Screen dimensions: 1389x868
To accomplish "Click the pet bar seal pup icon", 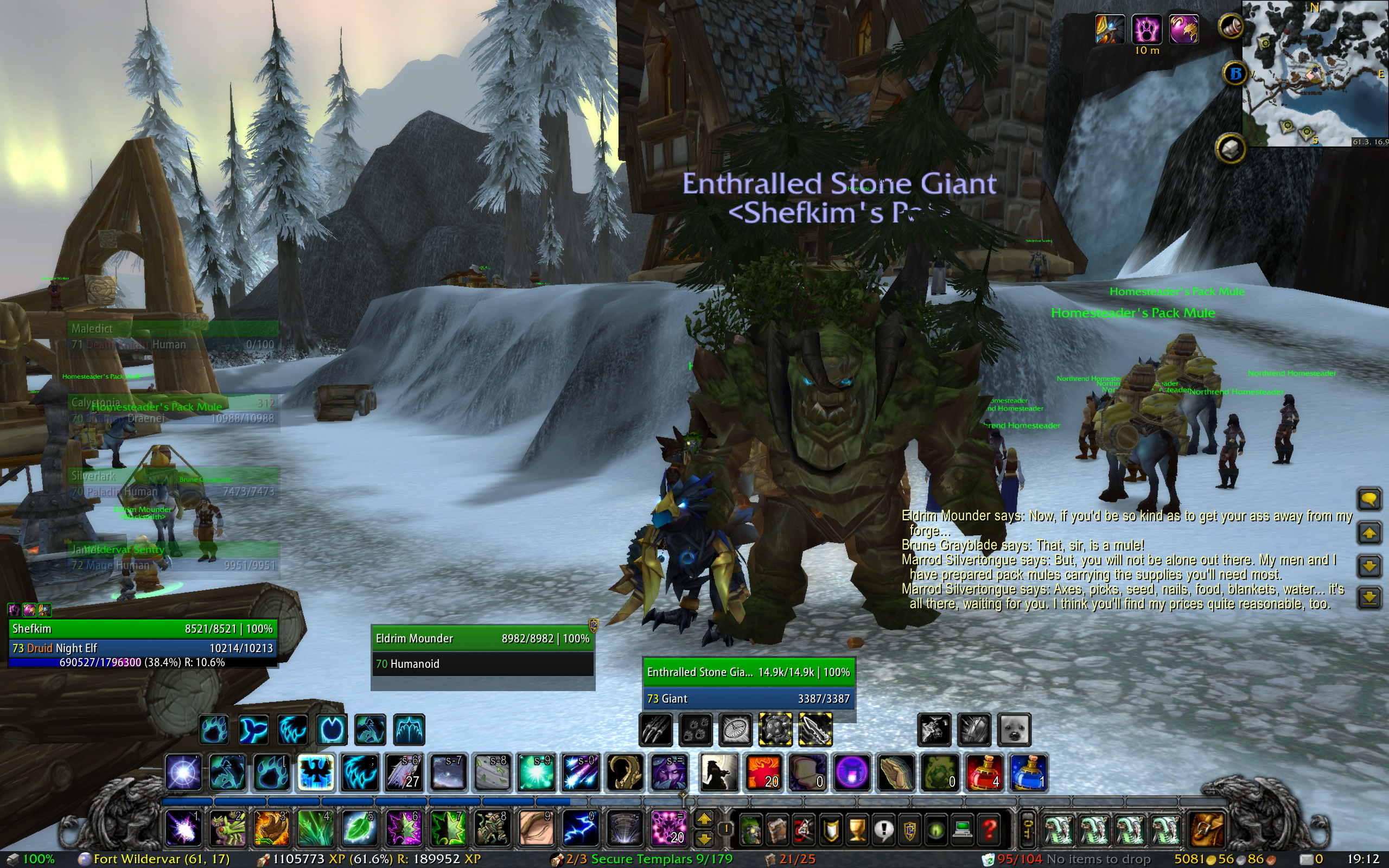I will (1014, 730).
